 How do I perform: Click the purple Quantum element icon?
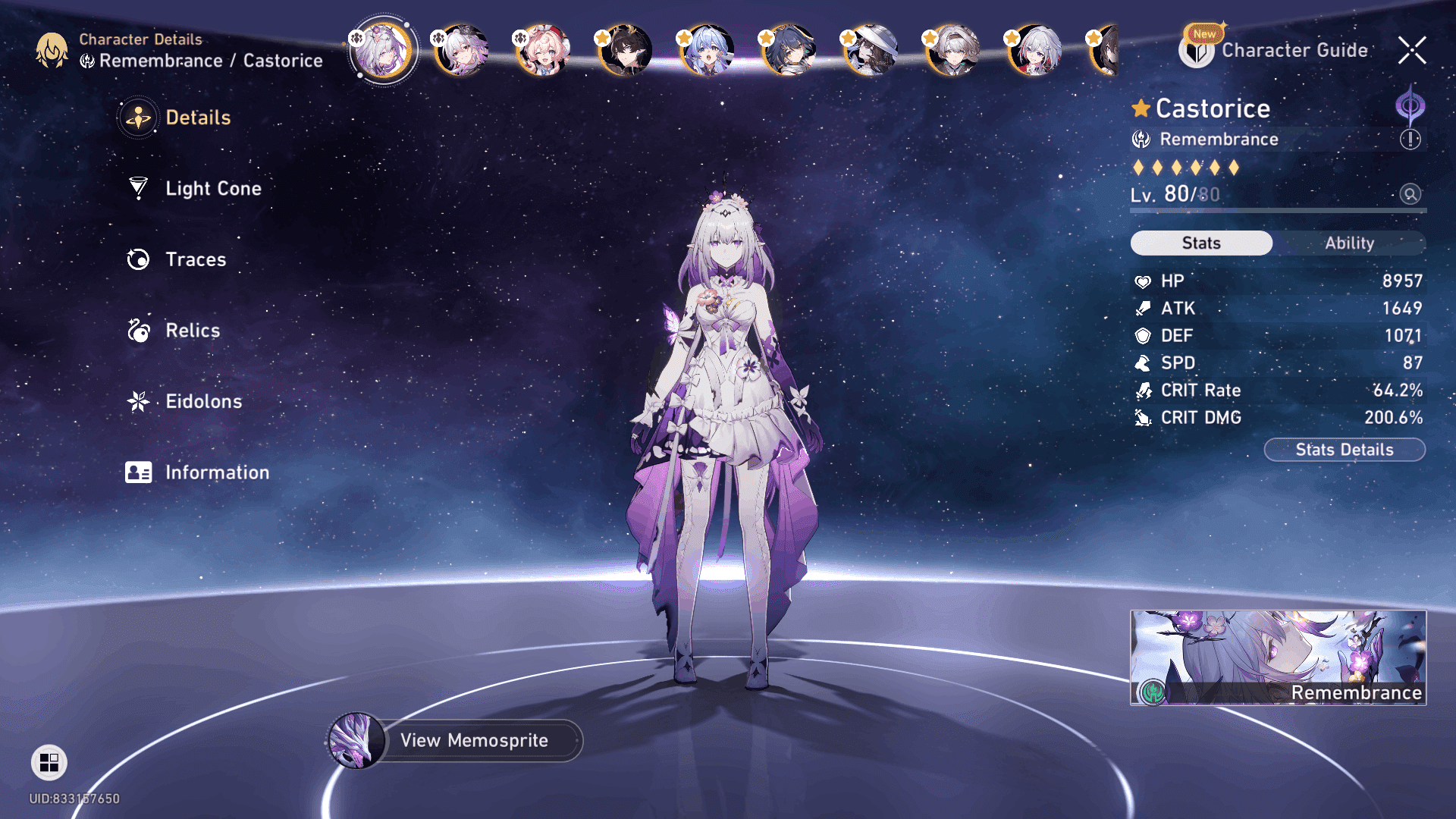1410,105
